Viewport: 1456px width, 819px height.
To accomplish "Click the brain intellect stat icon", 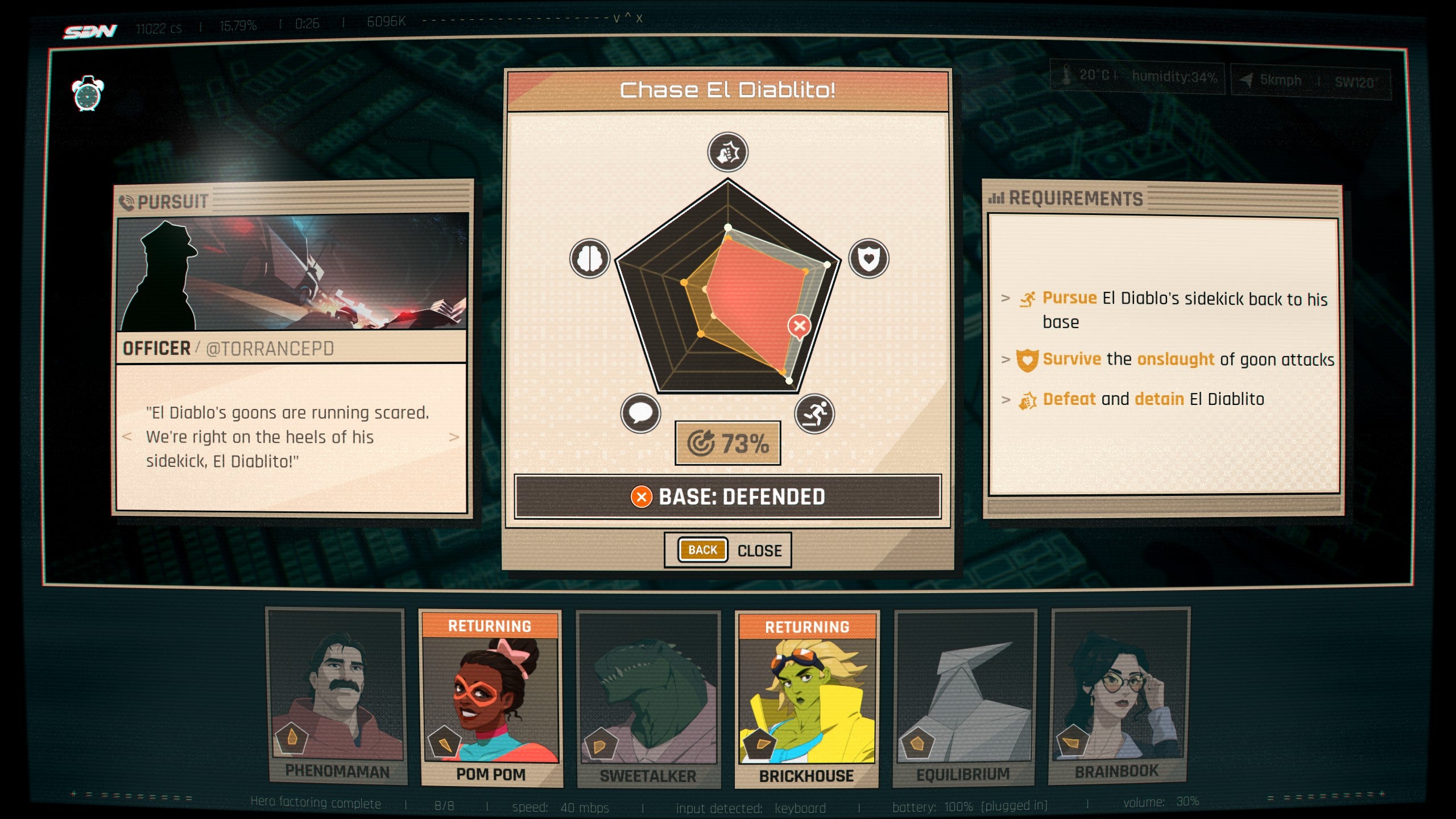I will [x=590, y=259].
